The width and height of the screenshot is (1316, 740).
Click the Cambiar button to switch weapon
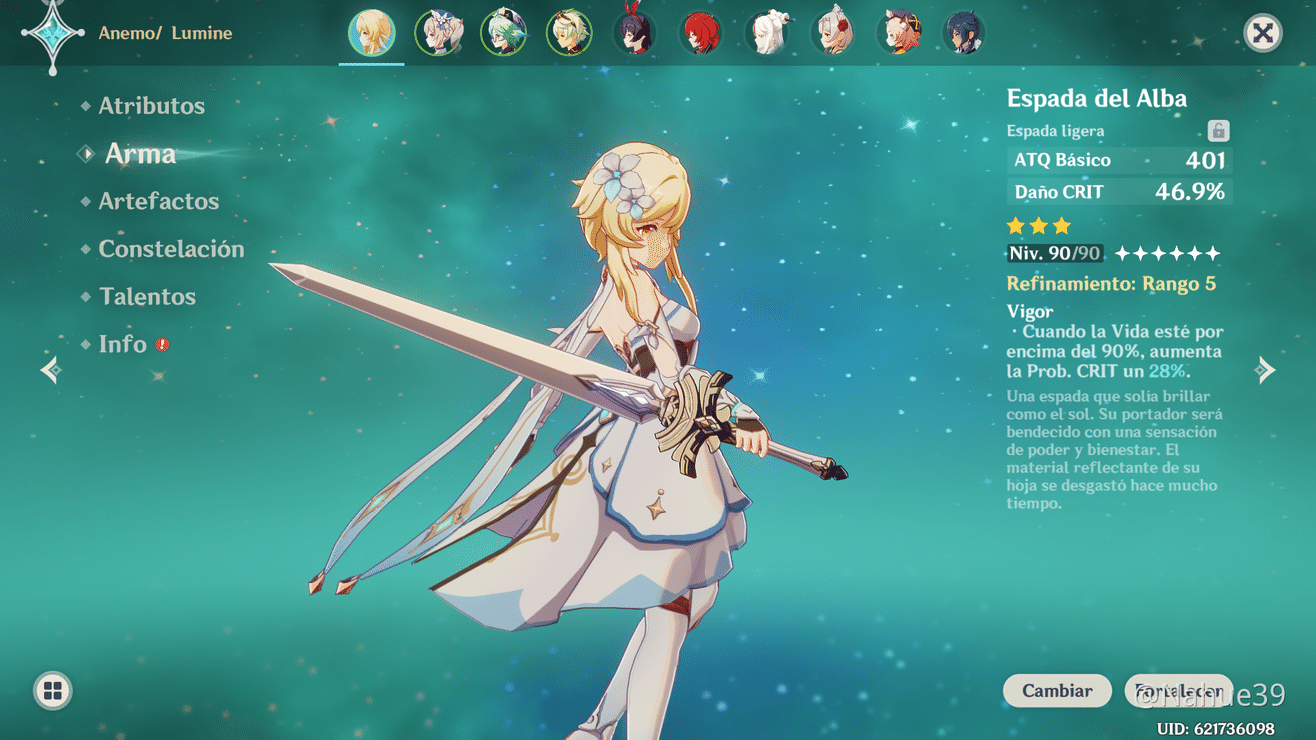pos(1057,691)
